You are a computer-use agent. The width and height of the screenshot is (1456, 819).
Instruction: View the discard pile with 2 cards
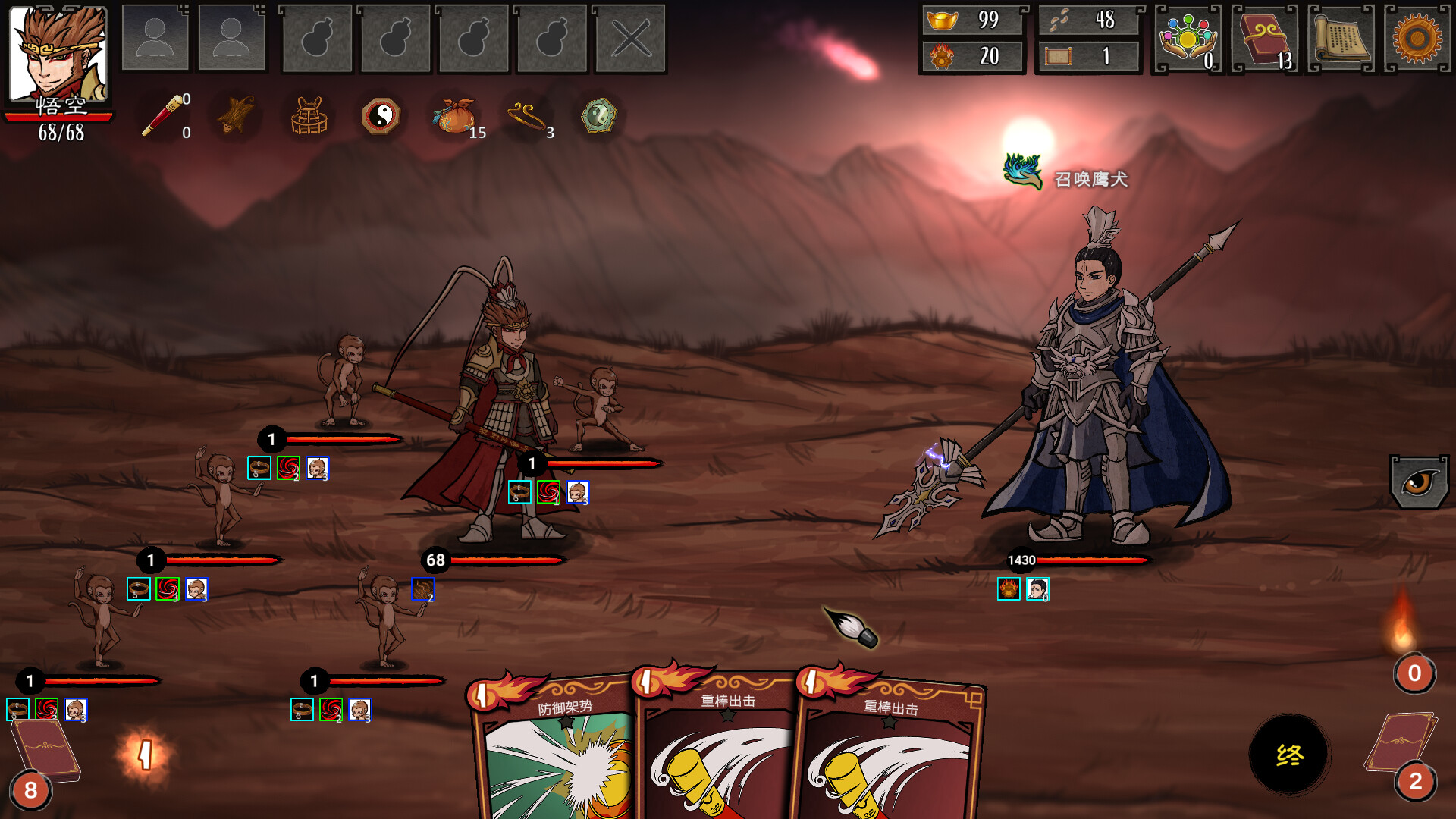[1404, 751]
